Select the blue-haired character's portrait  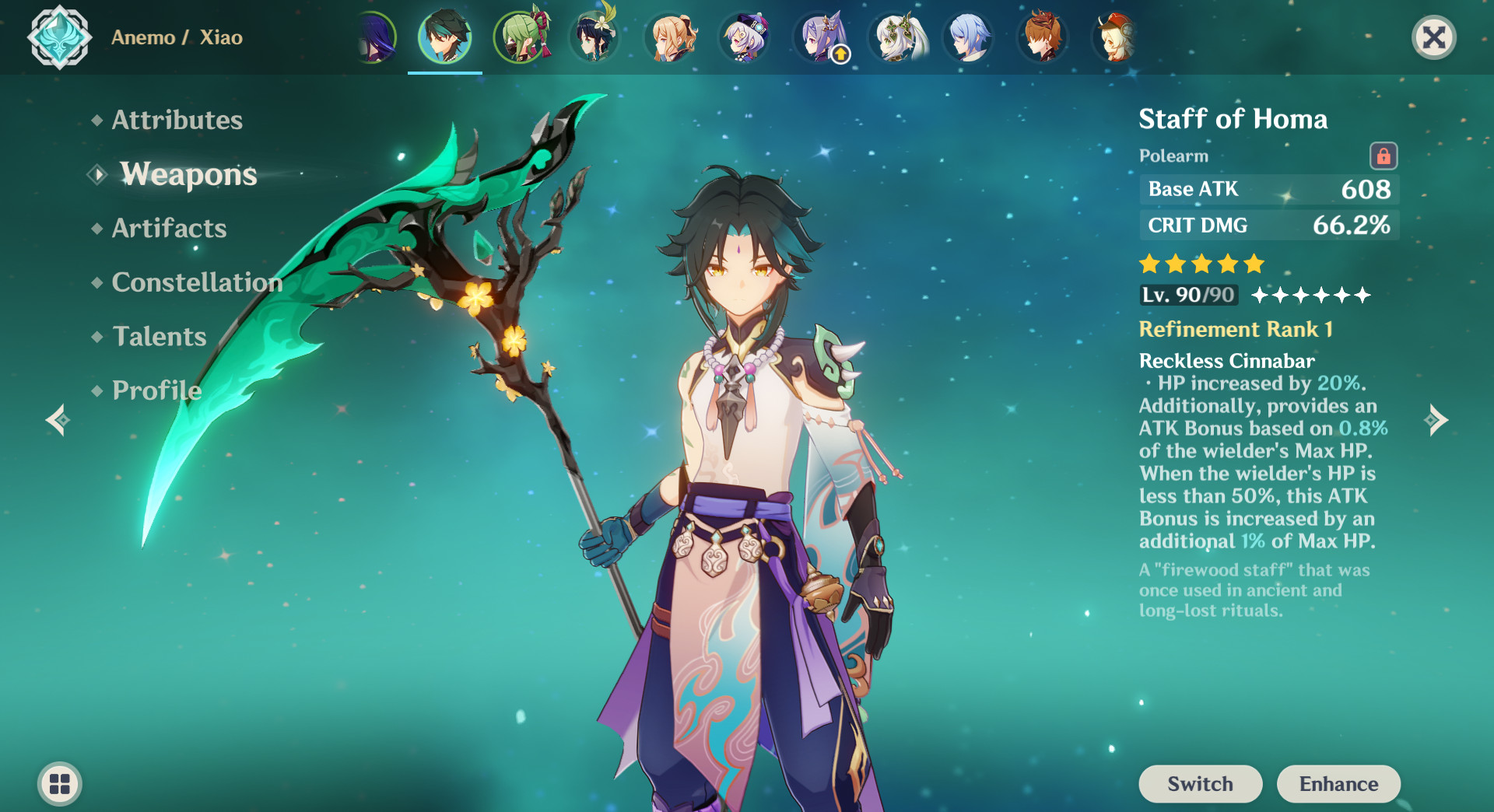(x=968, y=37)
